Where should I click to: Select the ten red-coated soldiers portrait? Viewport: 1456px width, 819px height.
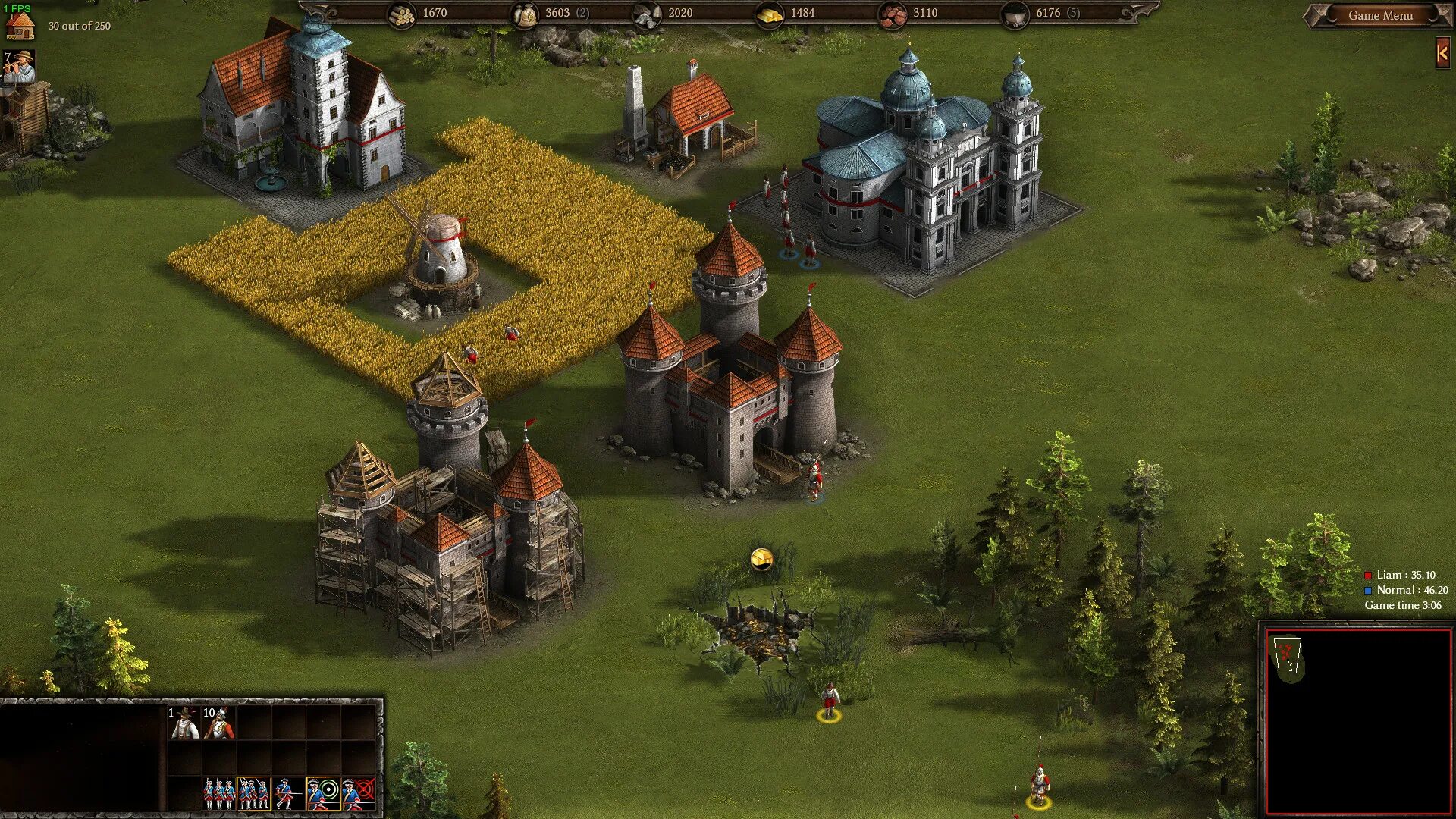218,723
